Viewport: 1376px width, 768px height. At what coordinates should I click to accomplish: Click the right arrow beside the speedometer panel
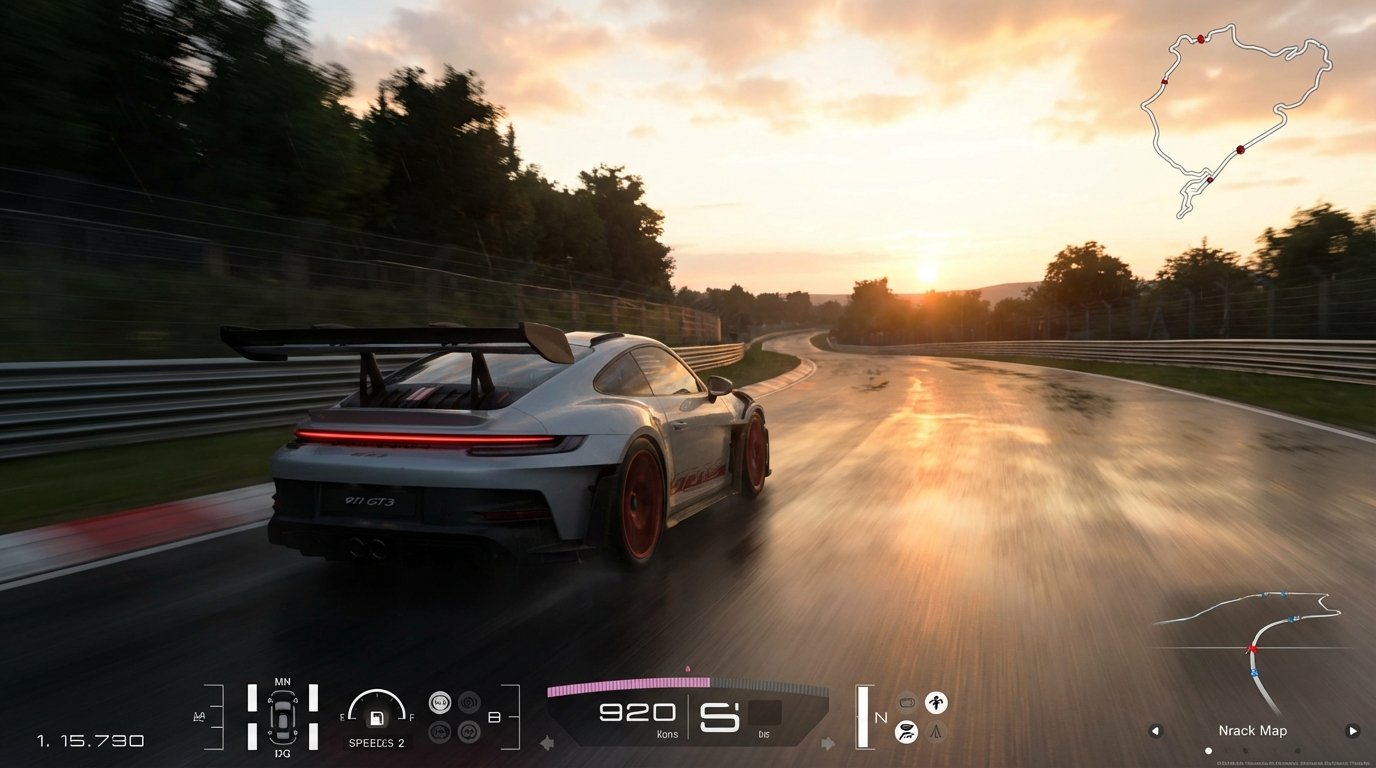pos(828,743)
